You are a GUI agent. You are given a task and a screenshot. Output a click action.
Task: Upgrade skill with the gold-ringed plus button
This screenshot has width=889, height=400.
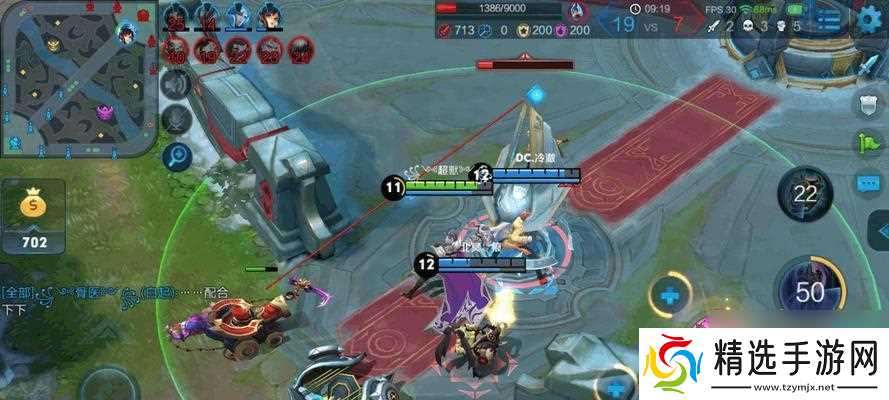click(669, 295)
